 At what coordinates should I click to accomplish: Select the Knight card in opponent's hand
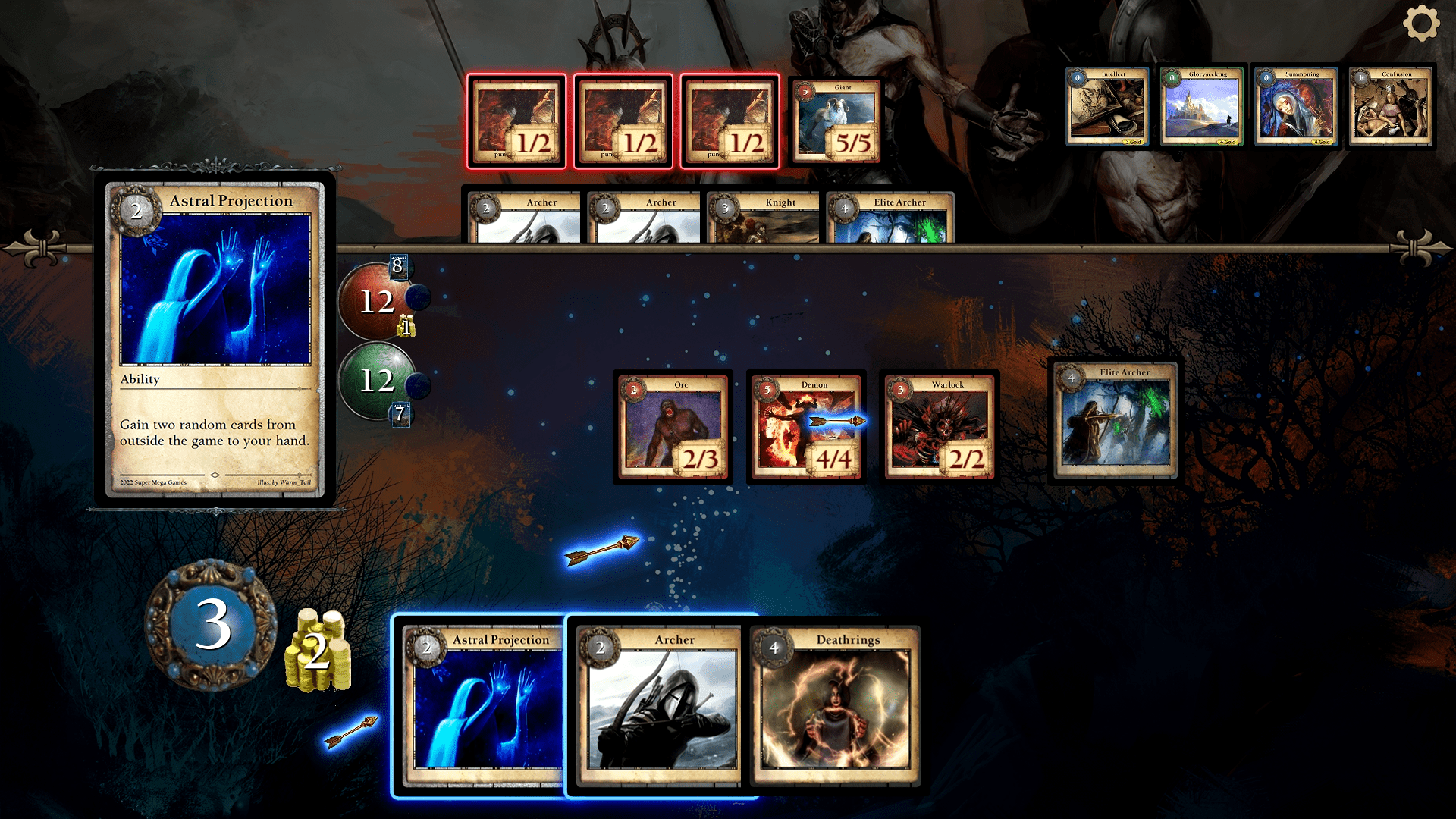point(763,218)
